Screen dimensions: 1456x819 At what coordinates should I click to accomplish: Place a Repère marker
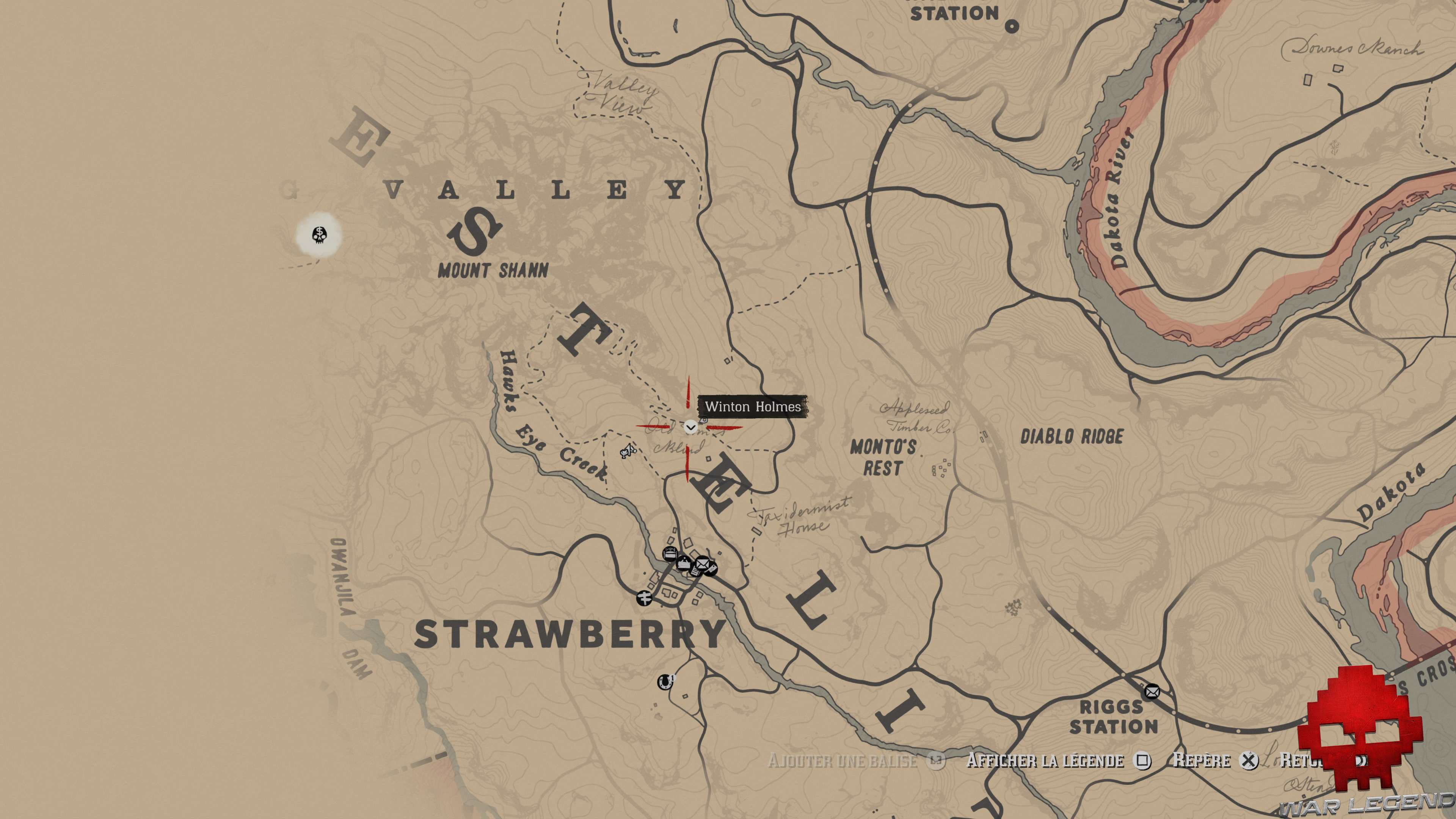(x=1202, y=761)
